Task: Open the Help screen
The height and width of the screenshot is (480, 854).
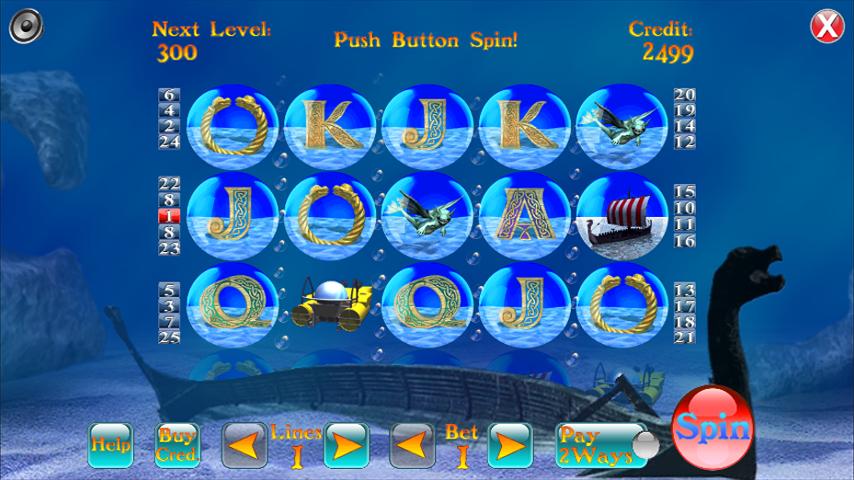Action: click(x=110, y=445)
